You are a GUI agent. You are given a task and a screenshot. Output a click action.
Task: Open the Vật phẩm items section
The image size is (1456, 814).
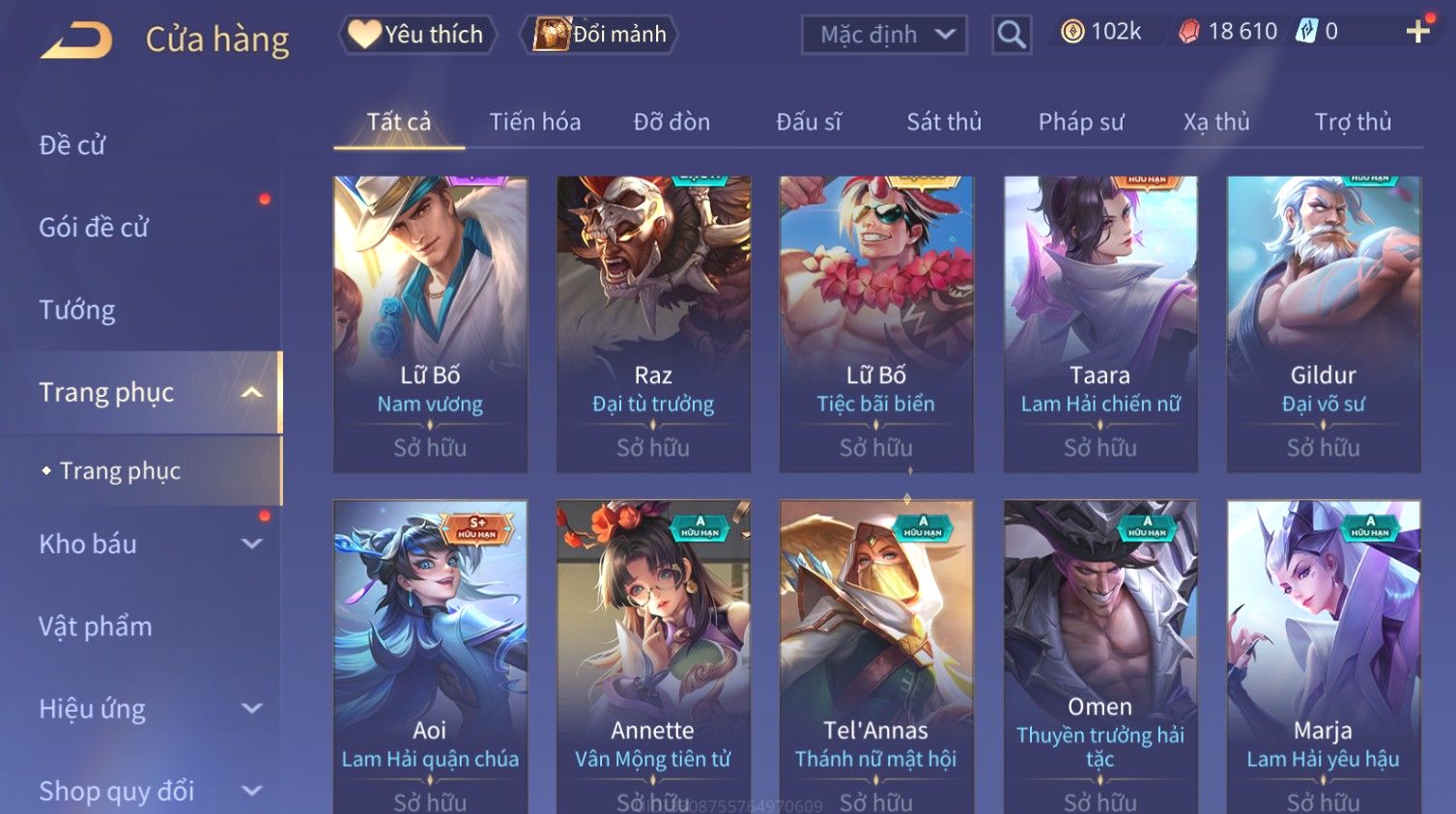point(96,627)
